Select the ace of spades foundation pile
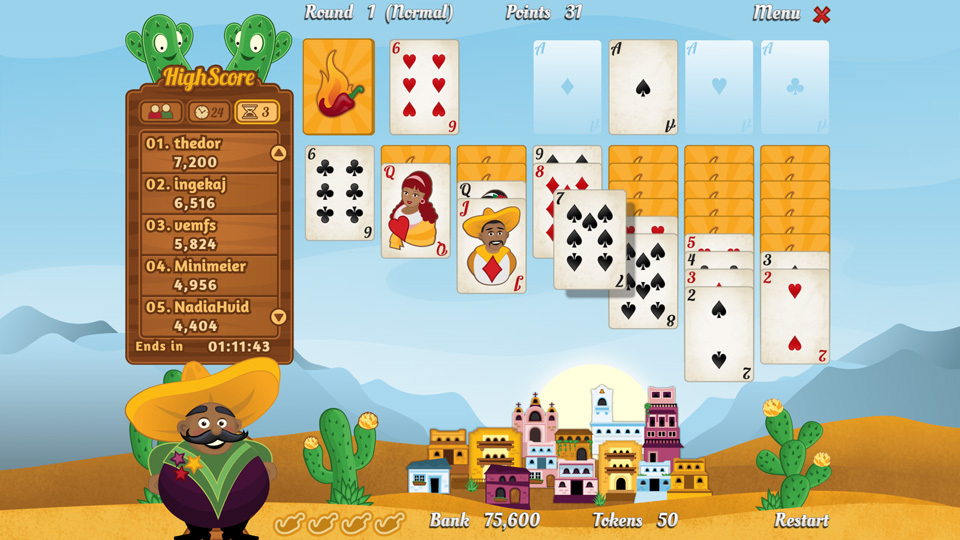The width and height of the screenshot is (960, 540). click(643, 87)
